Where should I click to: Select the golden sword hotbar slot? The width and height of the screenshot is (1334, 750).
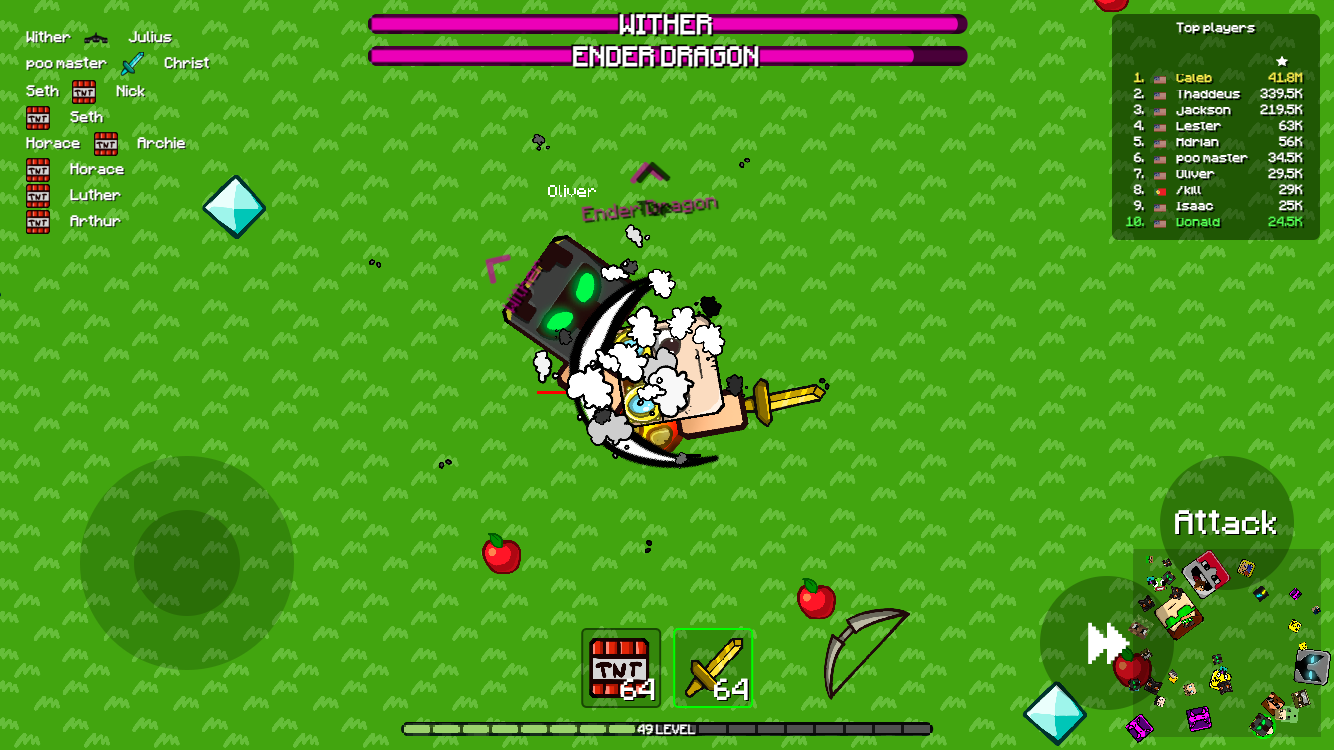[x=714, y=667]
